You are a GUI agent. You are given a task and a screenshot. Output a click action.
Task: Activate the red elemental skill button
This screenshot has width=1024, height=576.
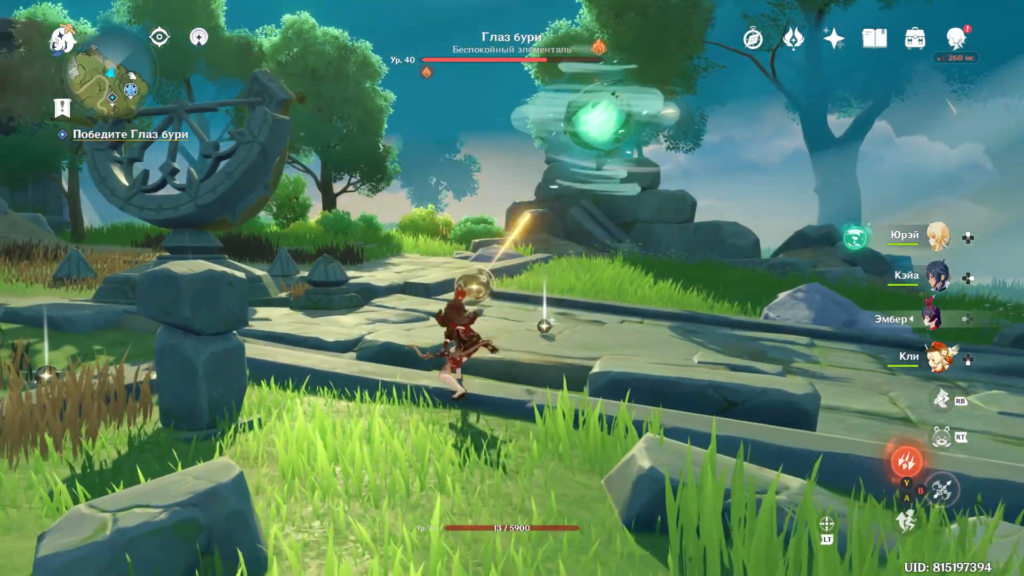coord(908,461)
